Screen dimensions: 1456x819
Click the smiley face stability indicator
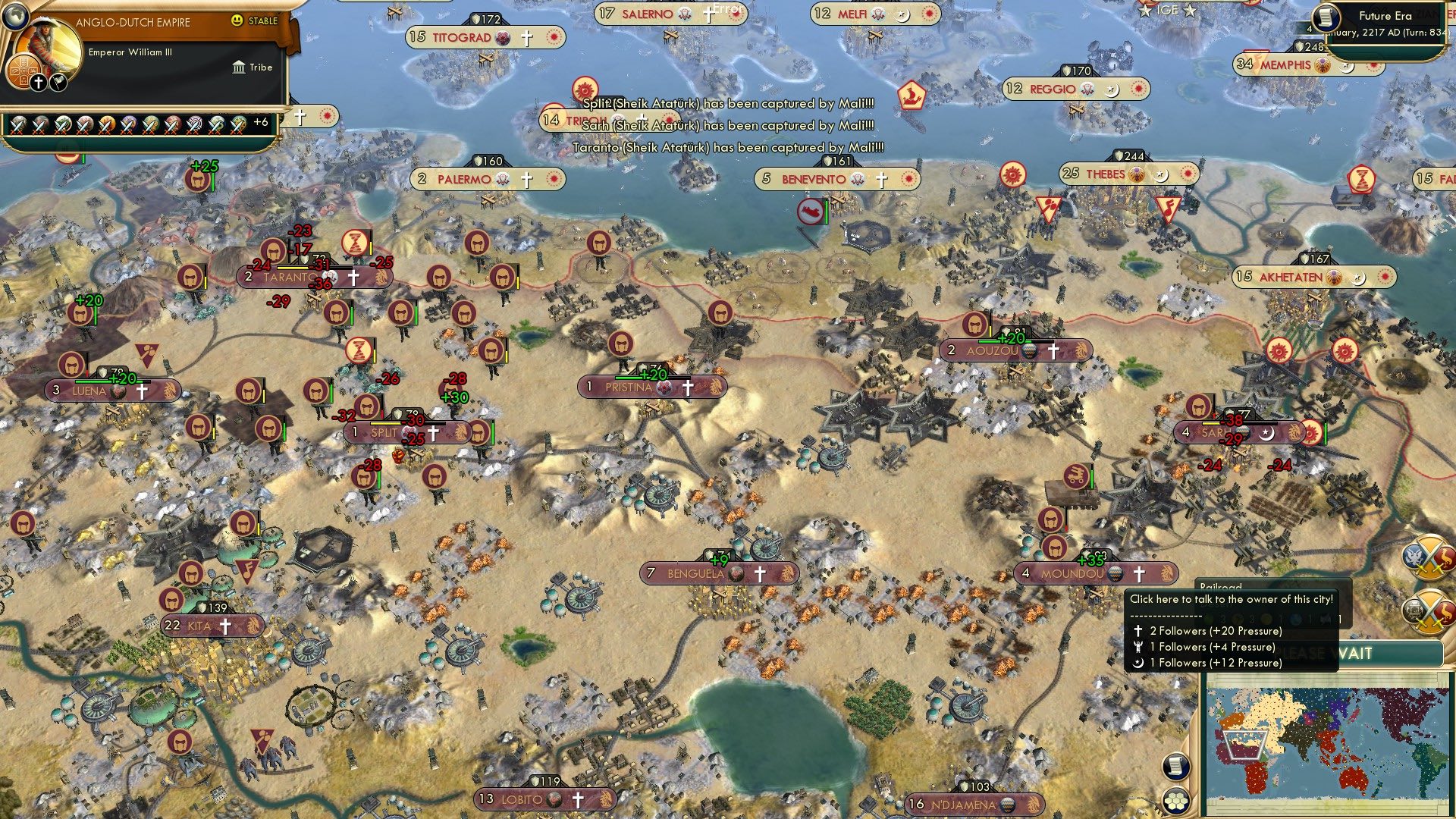click(x=238, y=20)
